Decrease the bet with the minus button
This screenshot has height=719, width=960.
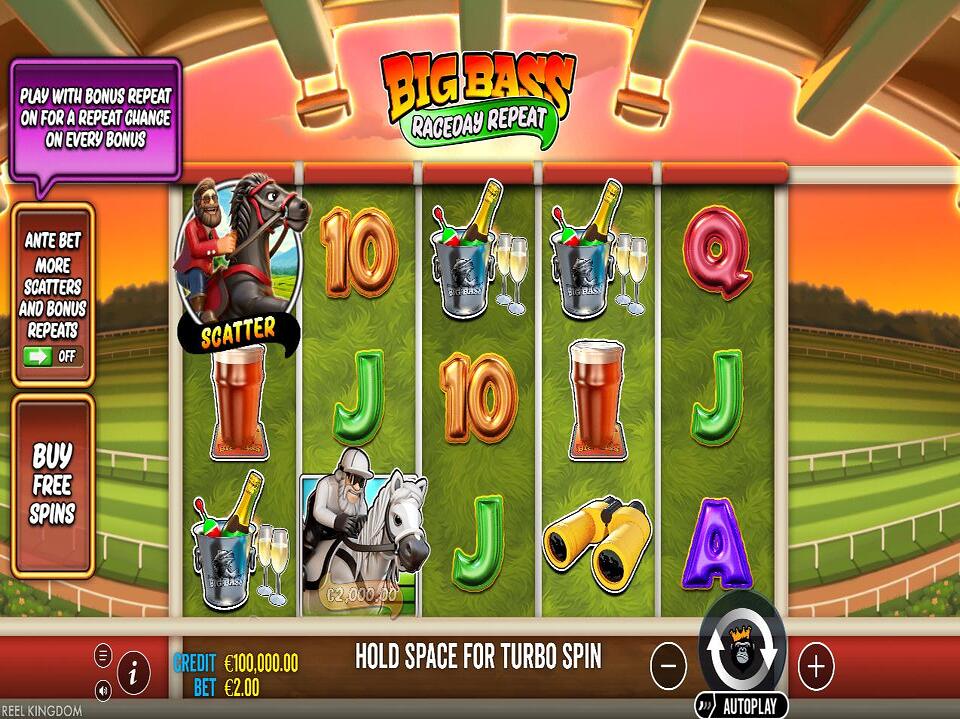(x=669, y=664)
